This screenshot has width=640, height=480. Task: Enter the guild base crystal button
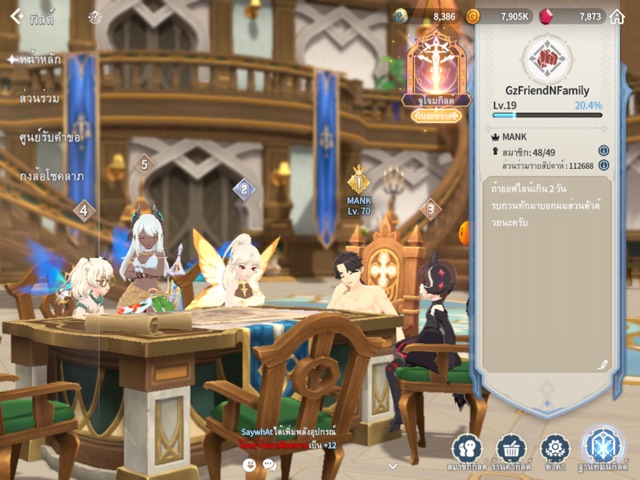click(603, 447)
